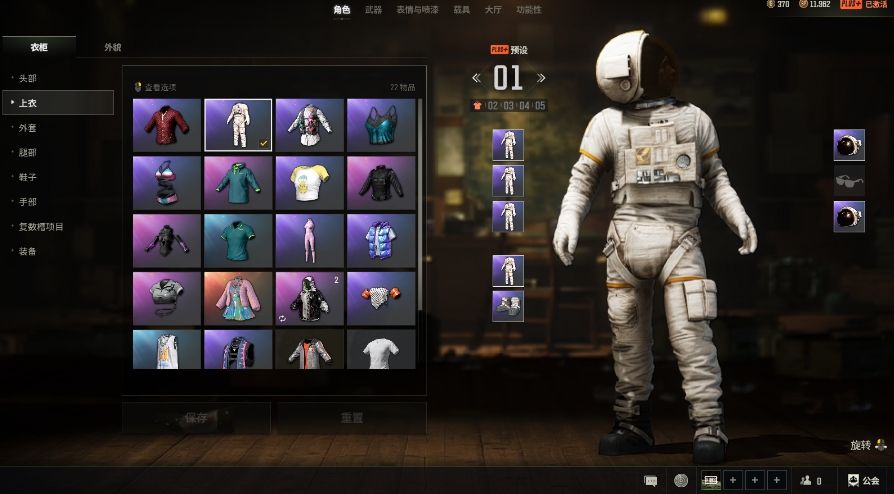Go to previous preset with left arrow

(x=477, y=78)
